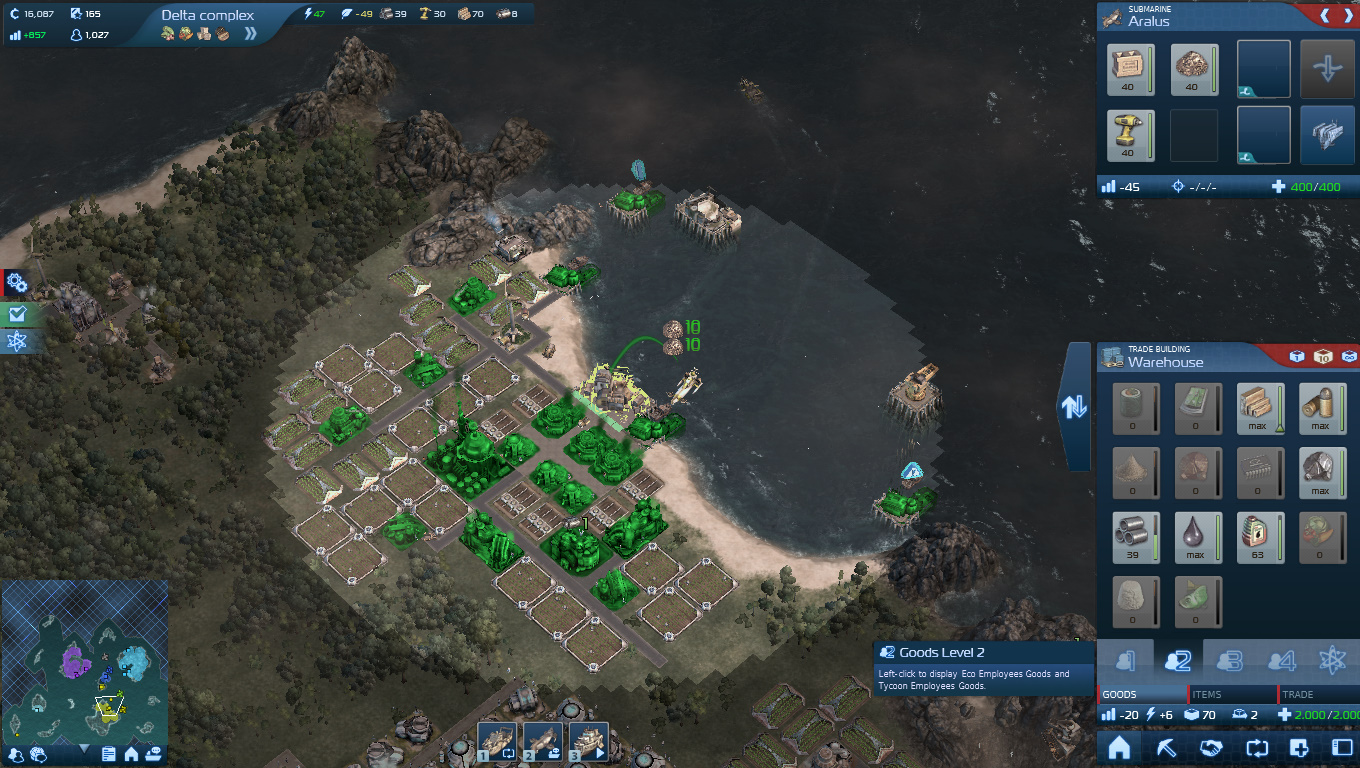Select ship group 1 at the bottom
This screenshot has height=768, width=1360.
497,741
